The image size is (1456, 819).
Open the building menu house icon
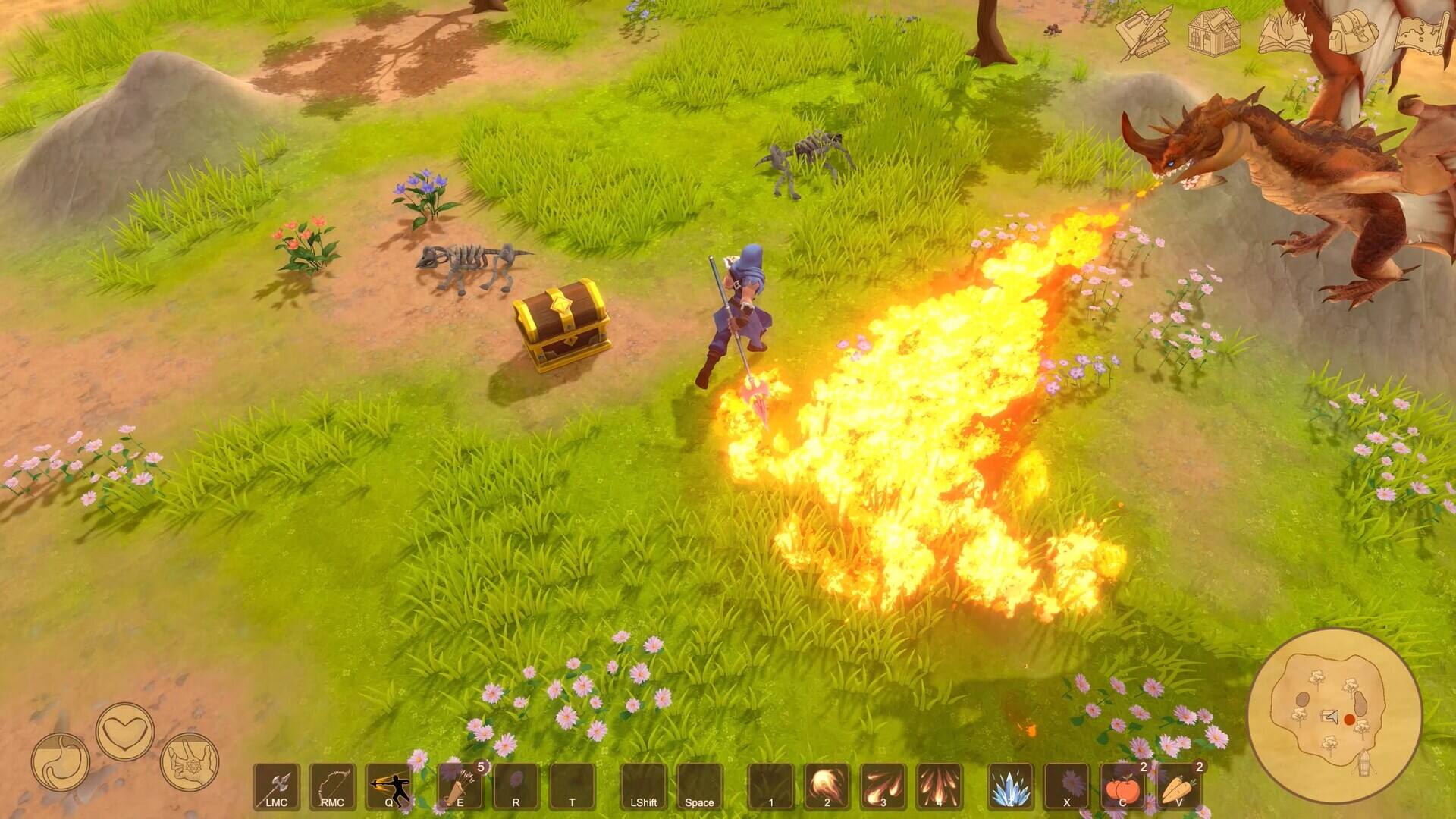tap(1213, 32)
